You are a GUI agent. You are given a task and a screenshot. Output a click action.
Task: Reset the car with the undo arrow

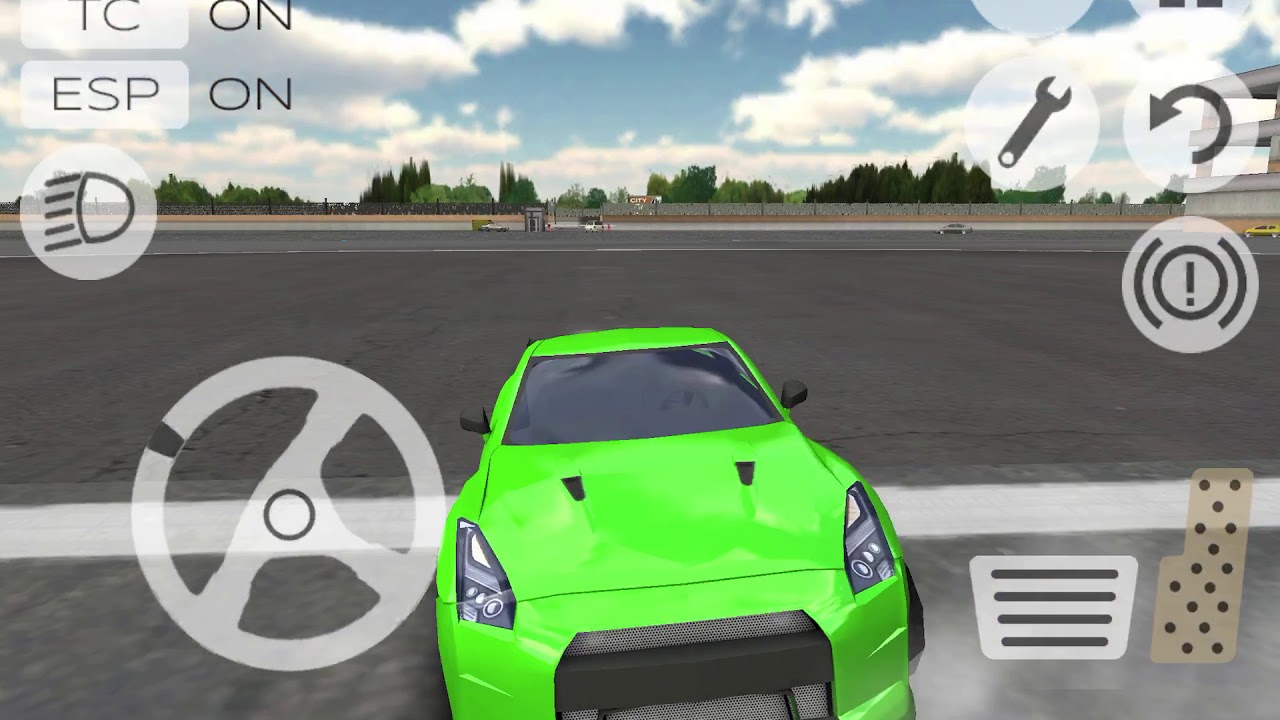[1190, 123]
